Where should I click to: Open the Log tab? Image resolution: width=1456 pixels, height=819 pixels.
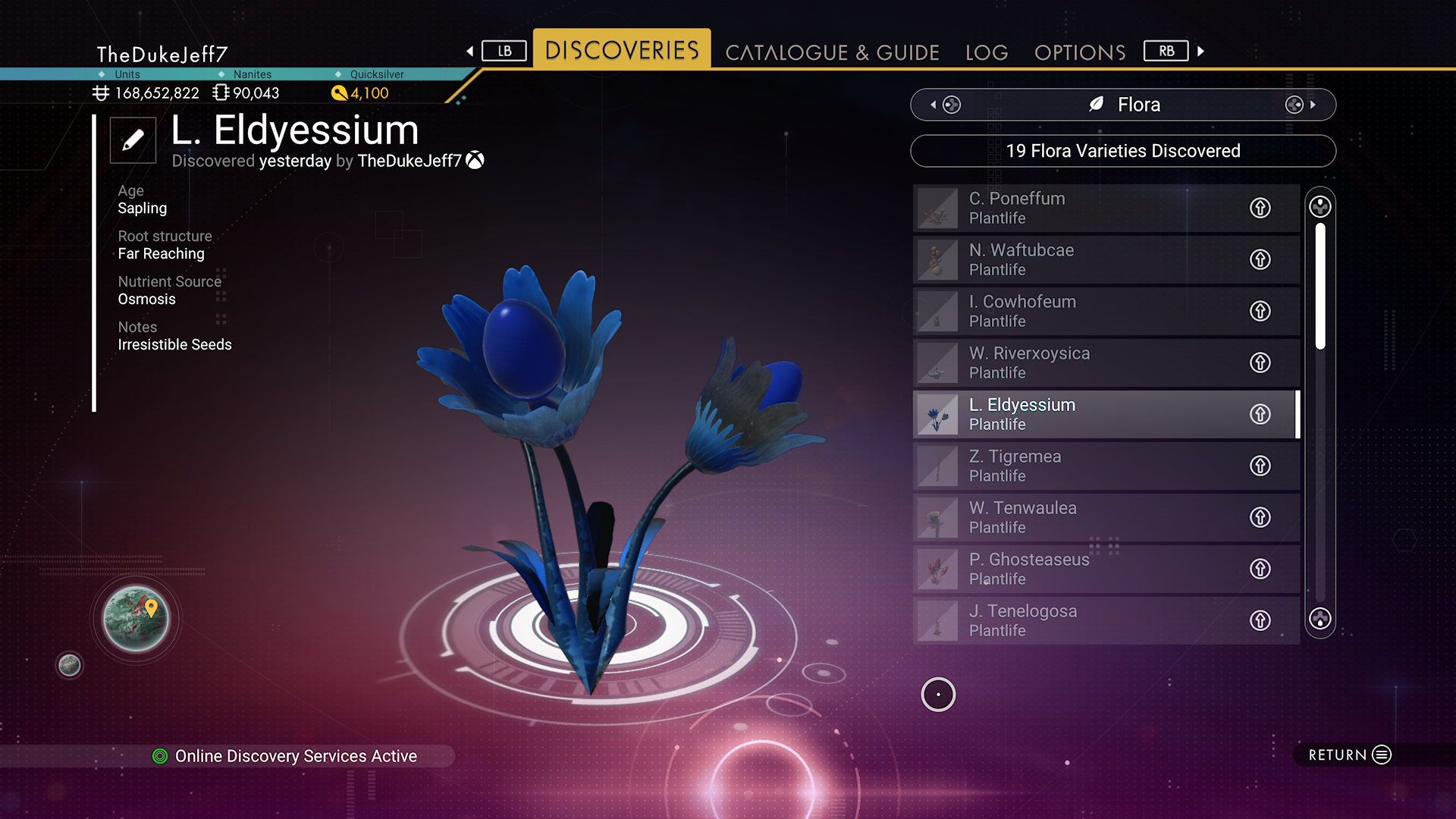(x=987, y=52)
